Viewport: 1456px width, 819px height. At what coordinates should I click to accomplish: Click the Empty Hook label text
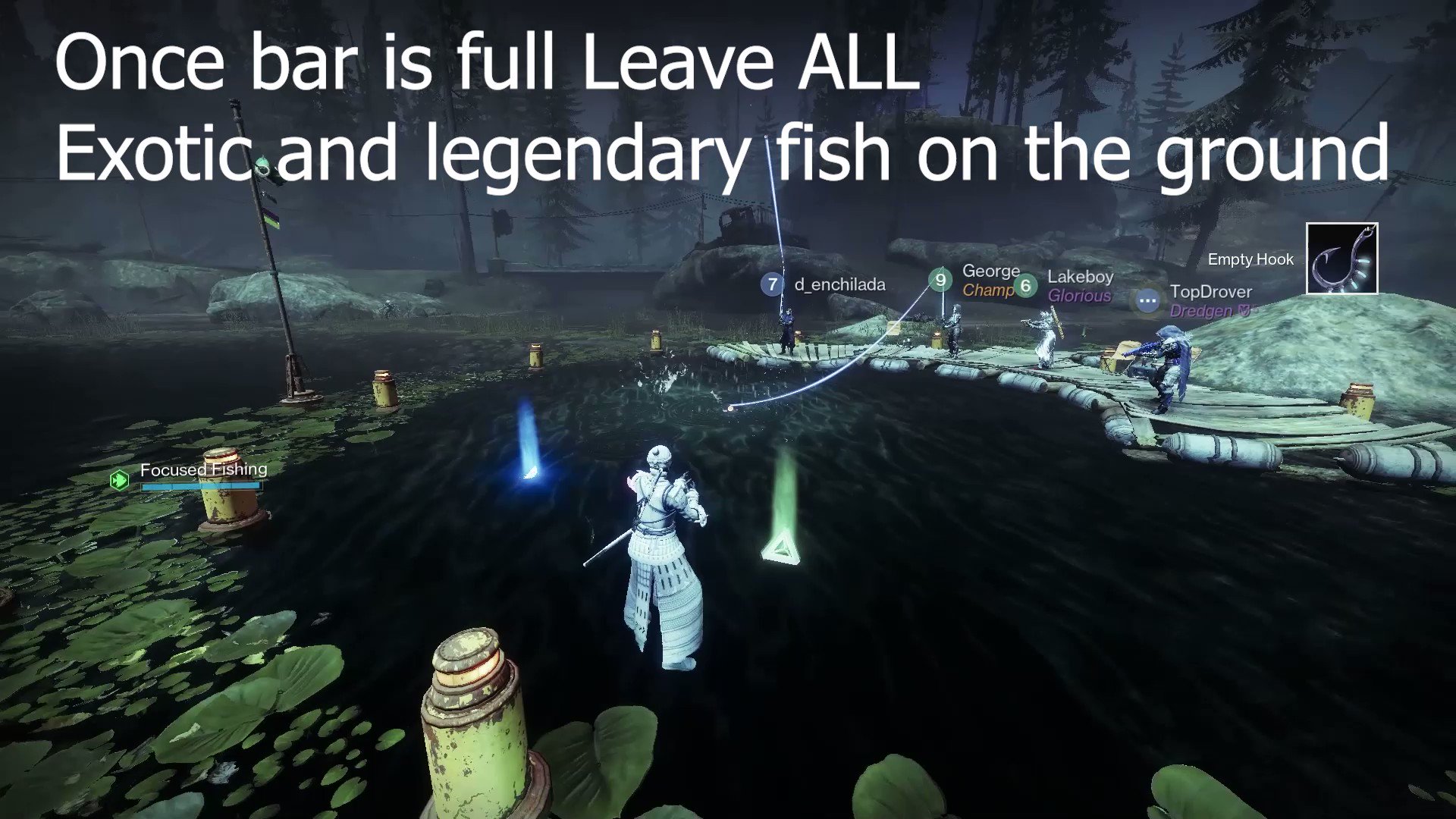(1250, 259)
